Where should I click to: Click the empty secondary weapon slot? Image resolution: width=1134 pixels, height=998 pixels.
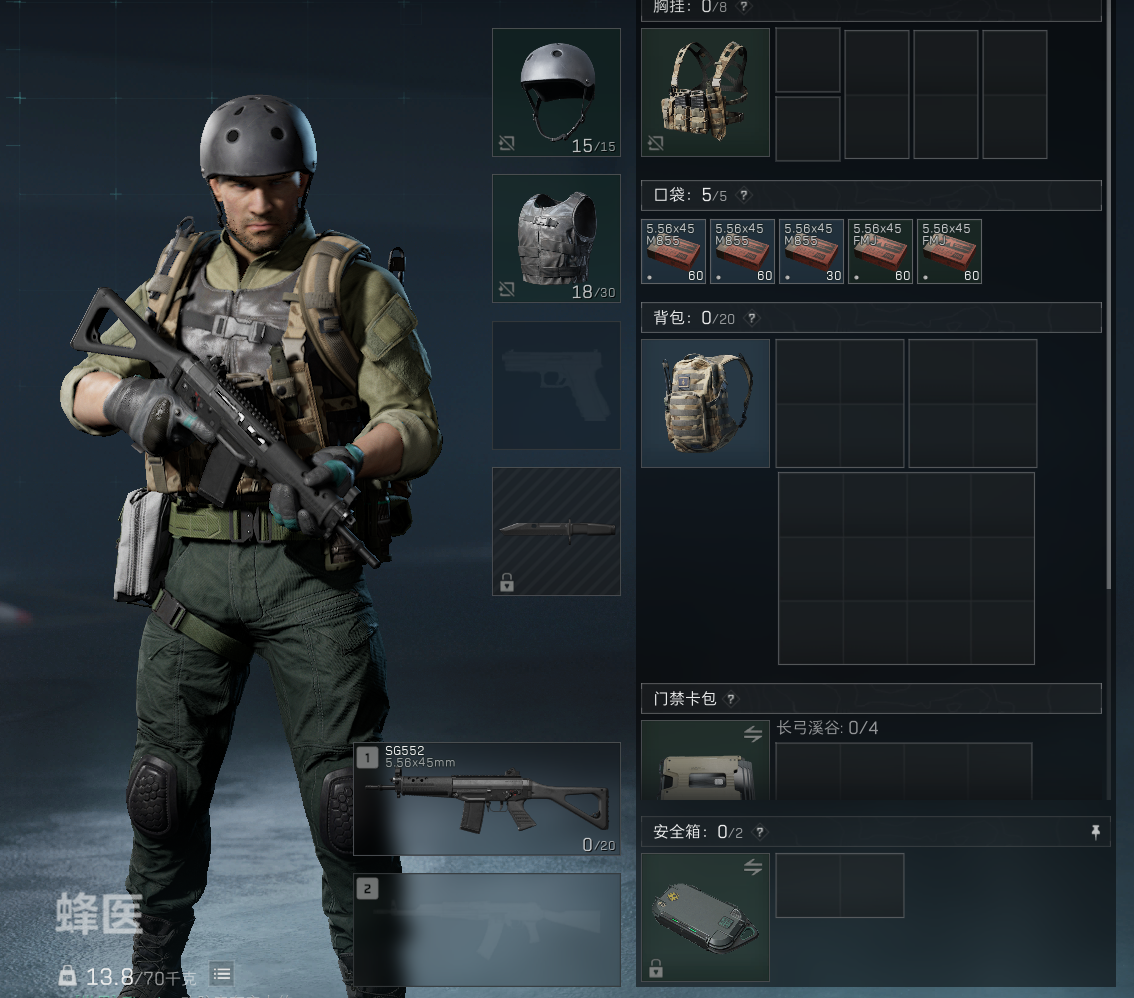point(487,930)
